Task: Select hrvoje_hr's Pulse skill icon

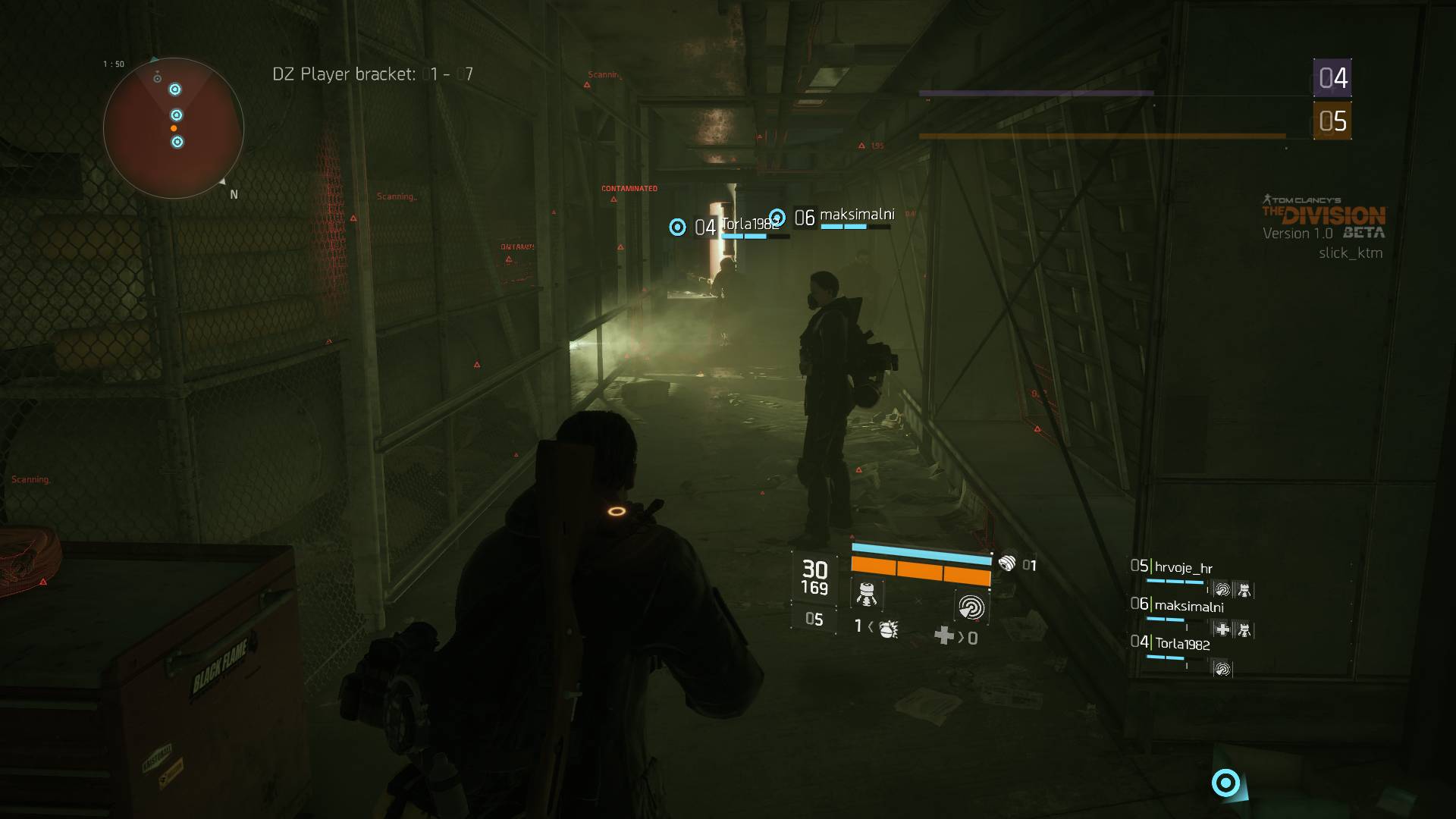Action: tap(1222, 589)
